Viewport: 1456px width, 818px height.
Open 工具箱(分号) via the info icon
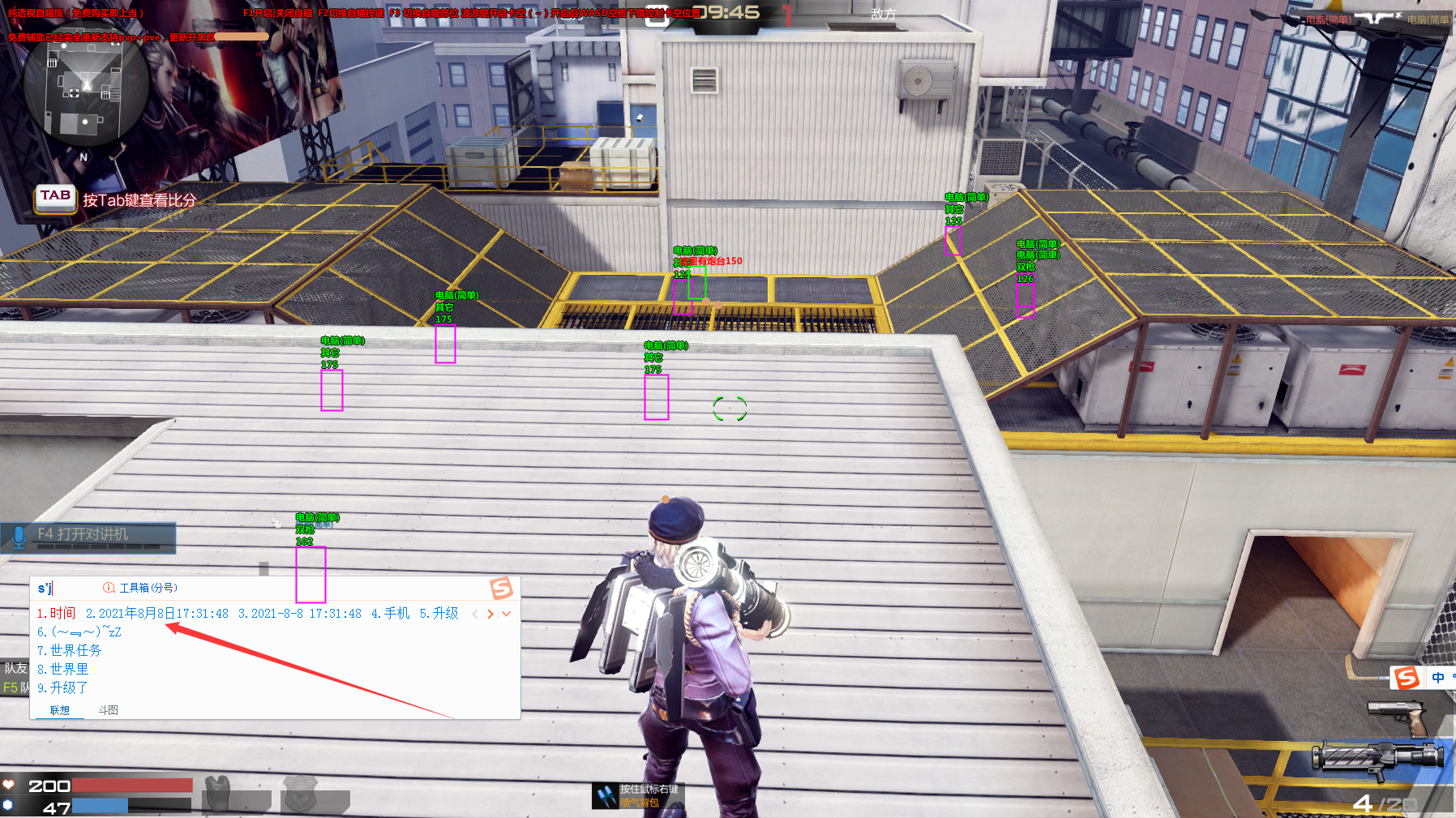coord(109,588)
